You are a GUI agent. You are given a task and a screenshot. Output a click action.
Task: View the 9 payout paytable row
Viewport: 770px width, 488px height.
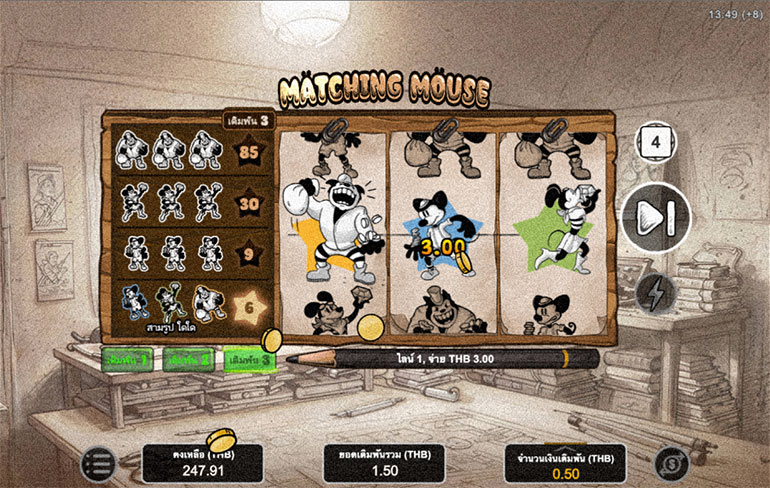(190, 254)
